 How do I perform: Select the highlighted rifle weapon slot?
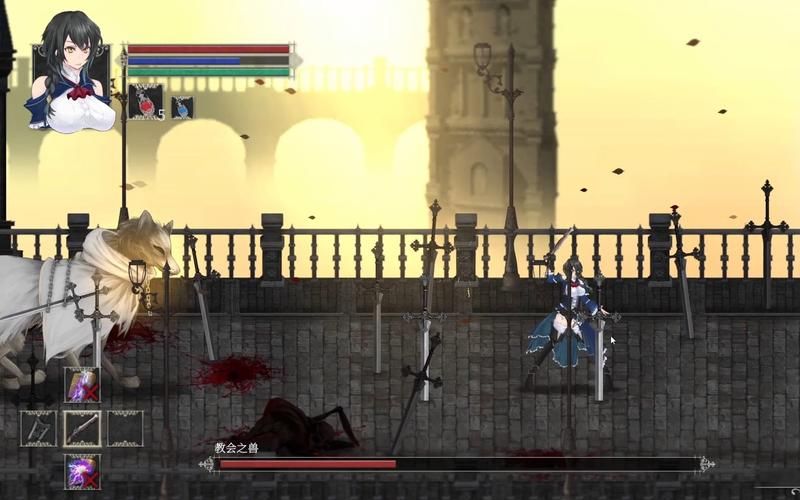pos(82,428)
